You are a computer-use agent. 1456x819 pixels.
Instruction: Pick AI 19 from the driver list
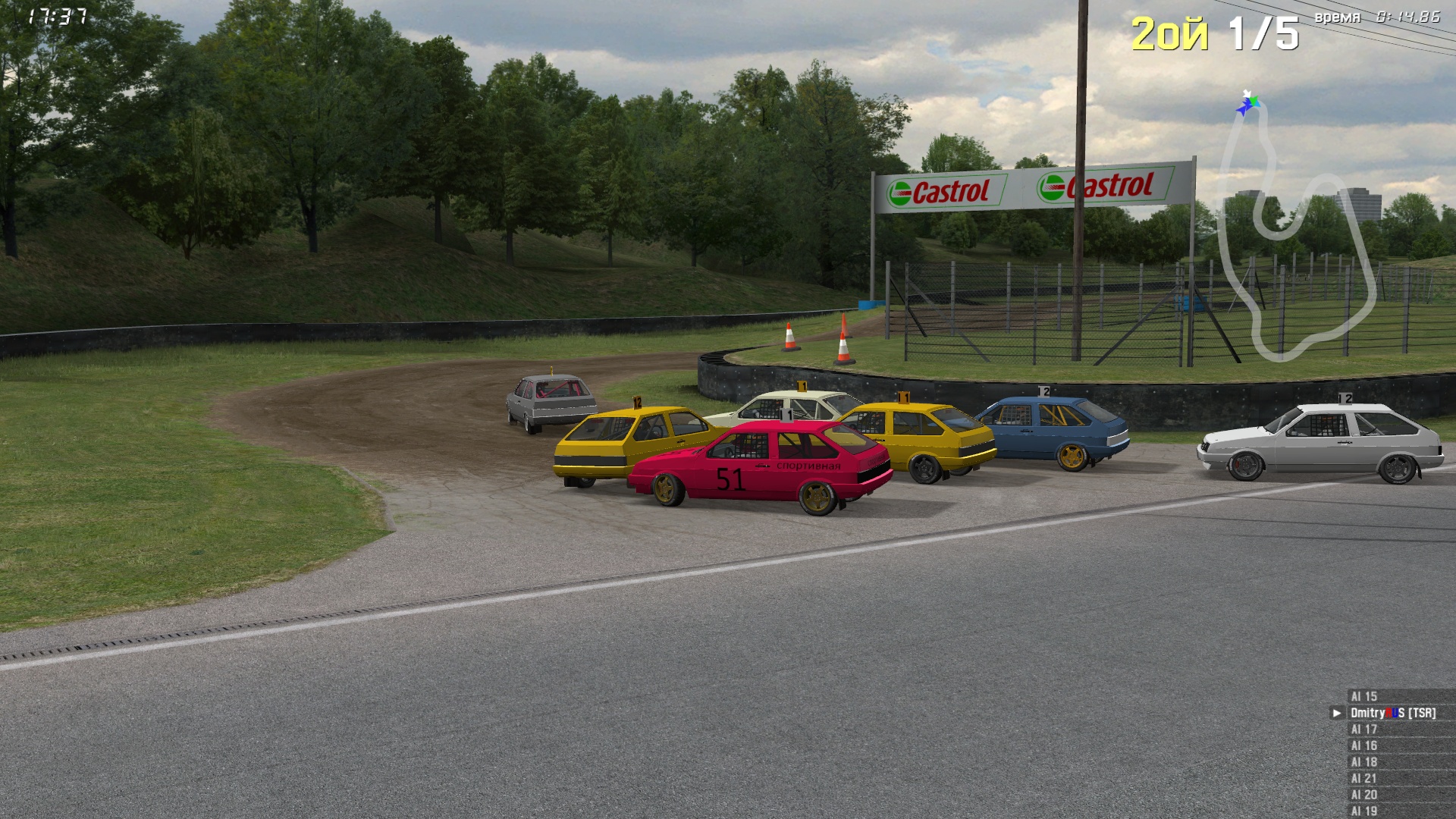point(1363,811)
